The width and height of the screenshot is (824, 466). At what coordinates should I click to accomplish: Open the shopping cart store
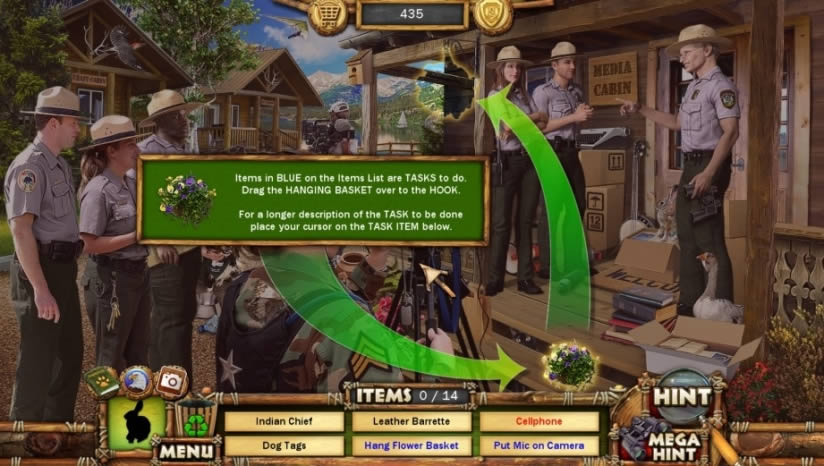(329, 14)
